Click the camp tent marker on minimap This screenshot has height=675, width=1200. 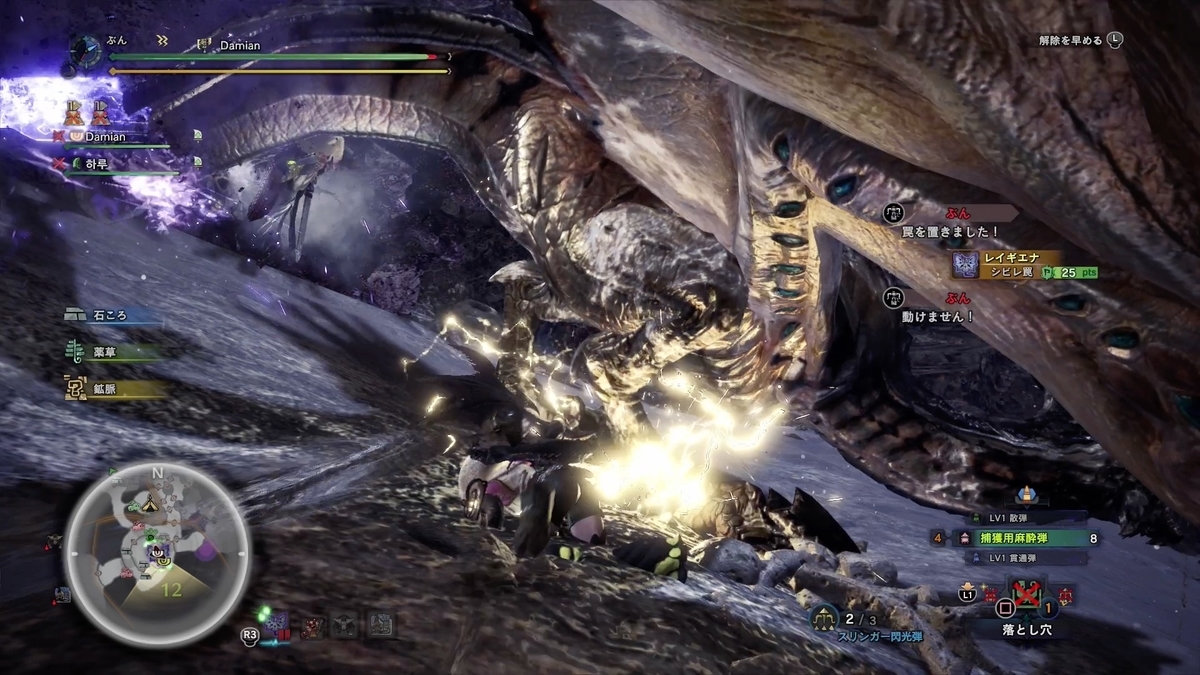[149, 504]
